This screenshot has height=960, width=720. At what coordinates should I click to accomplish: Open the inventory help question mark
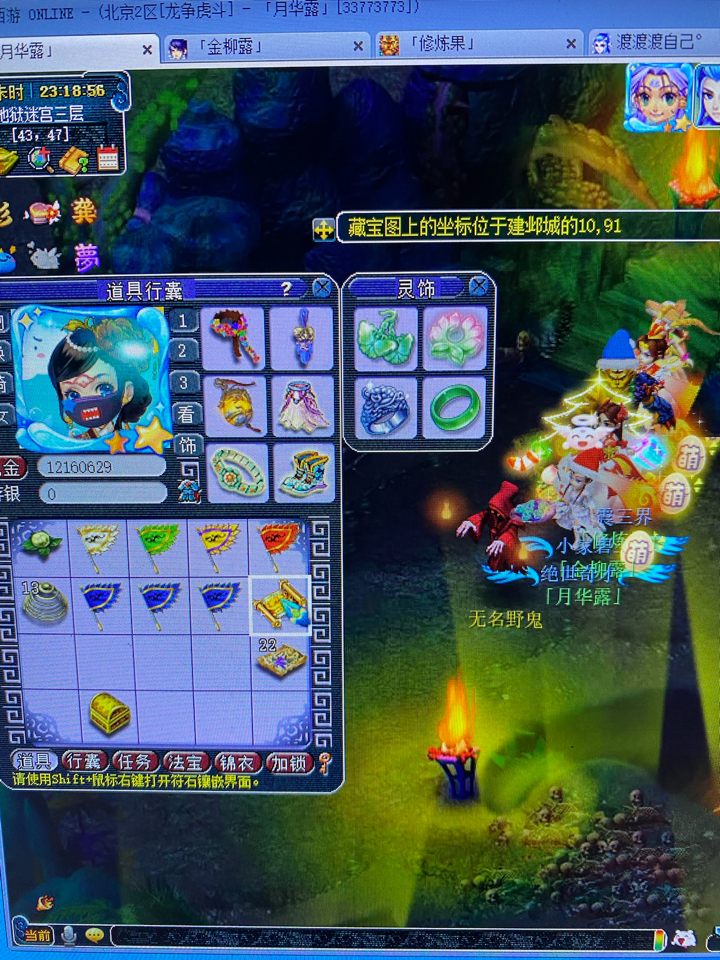[x=286, y=288]
